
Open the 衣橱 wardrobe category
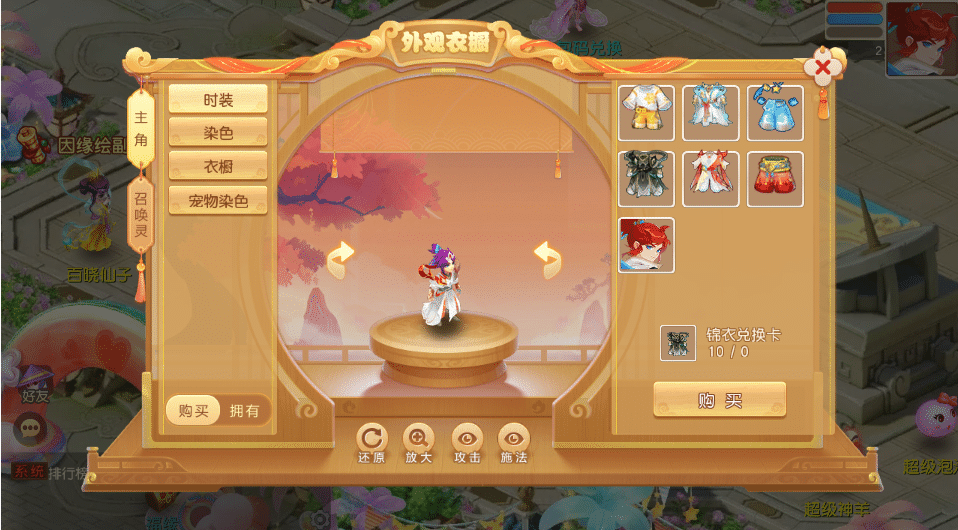(218, 165)
